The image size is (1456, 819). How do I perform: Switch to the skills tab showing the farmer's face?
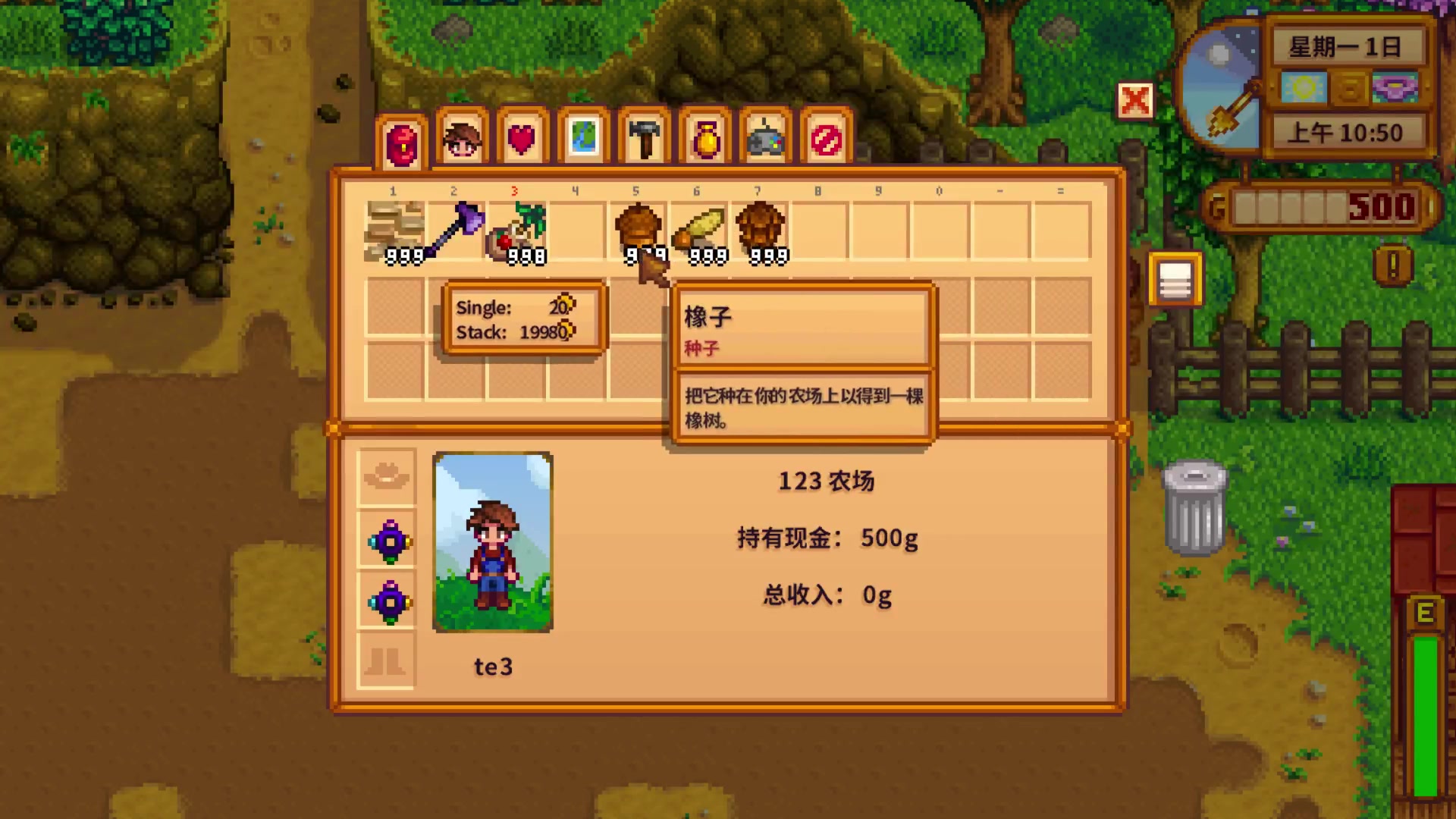(461, 136)
